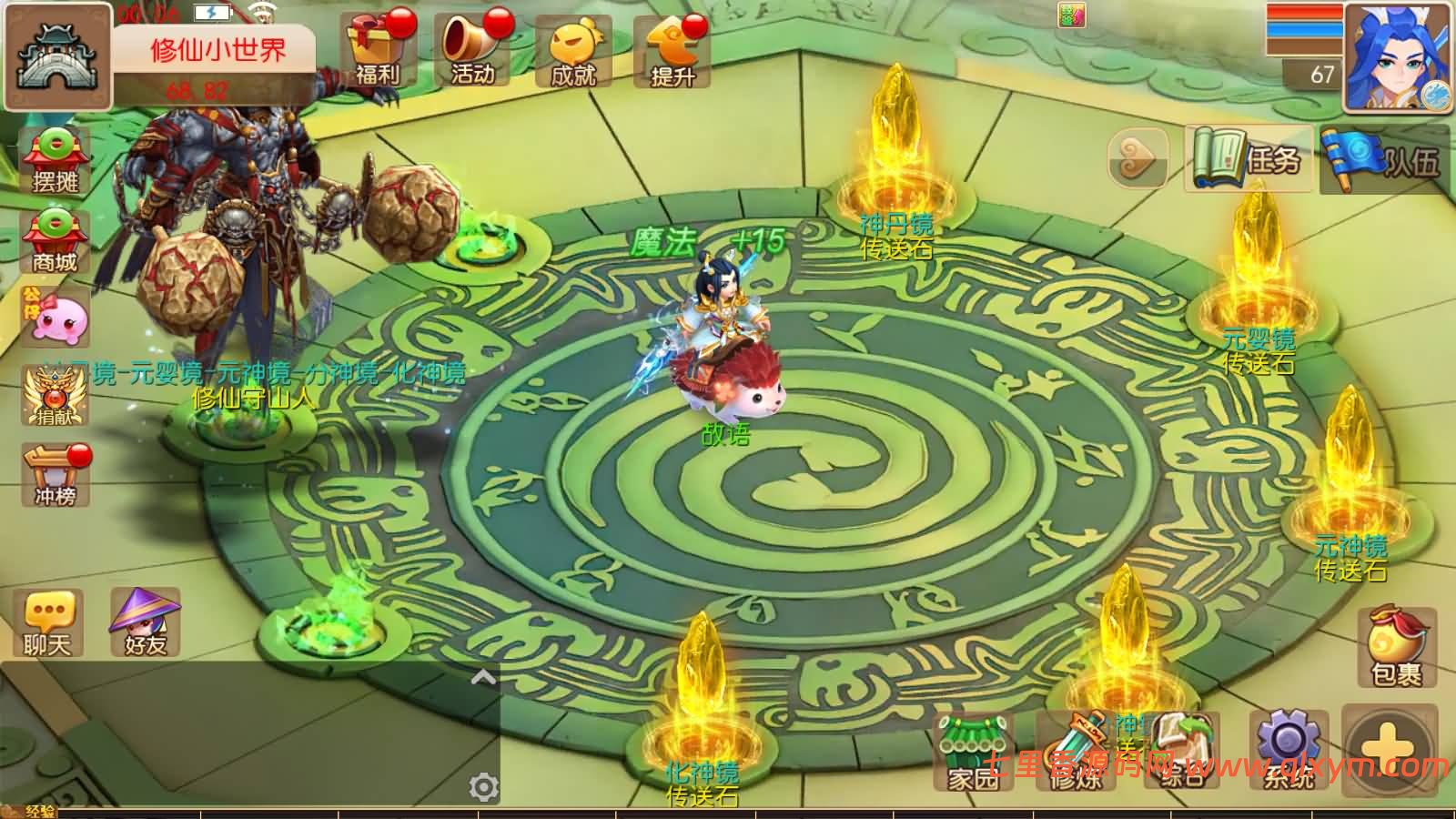Open the 提升 upgrade menu
The image size is (1456, 819).
click(x=672, y=52)
